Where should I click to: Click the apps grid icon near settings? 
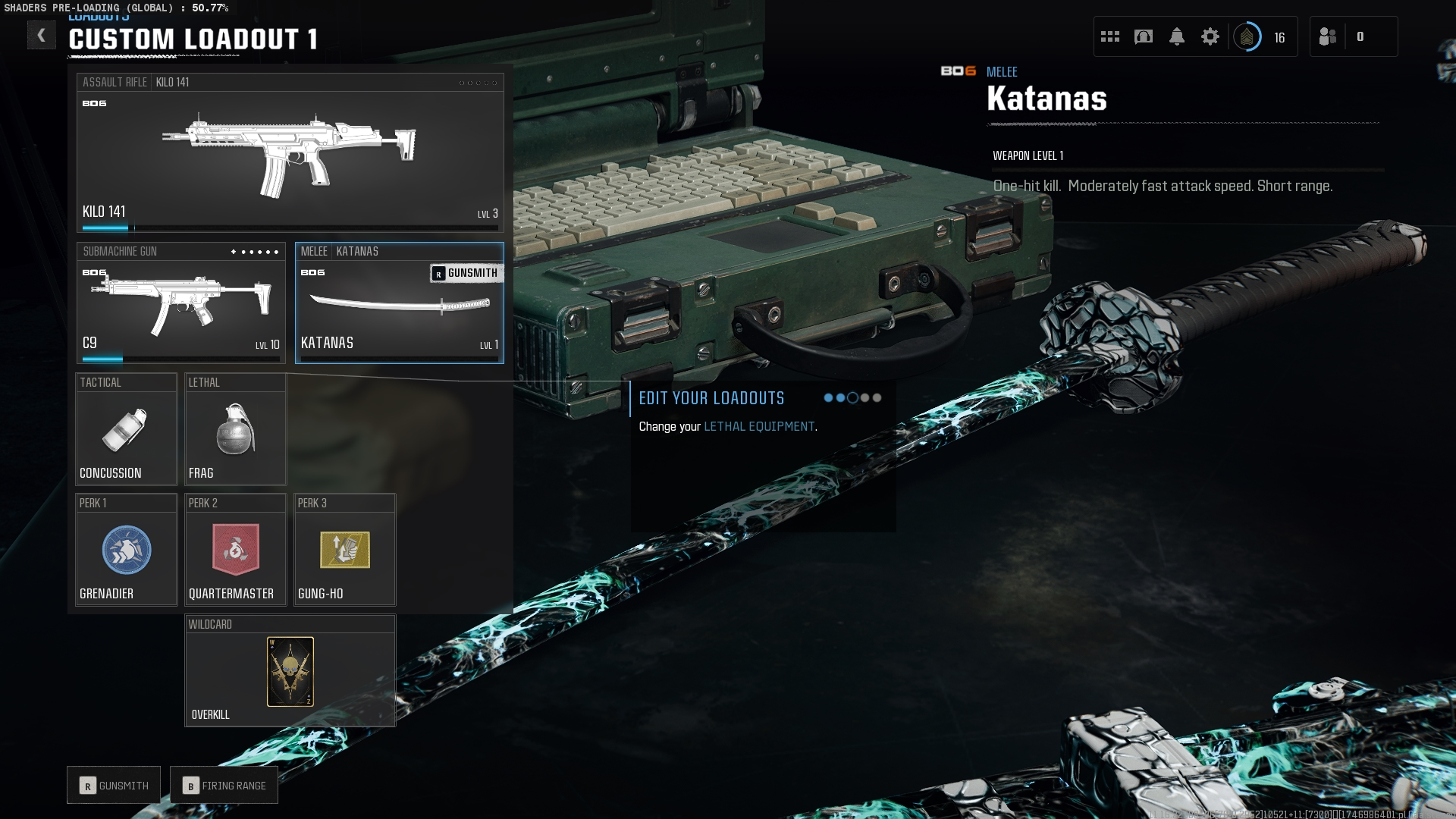pyautogui.click(x=1110, y=36)
